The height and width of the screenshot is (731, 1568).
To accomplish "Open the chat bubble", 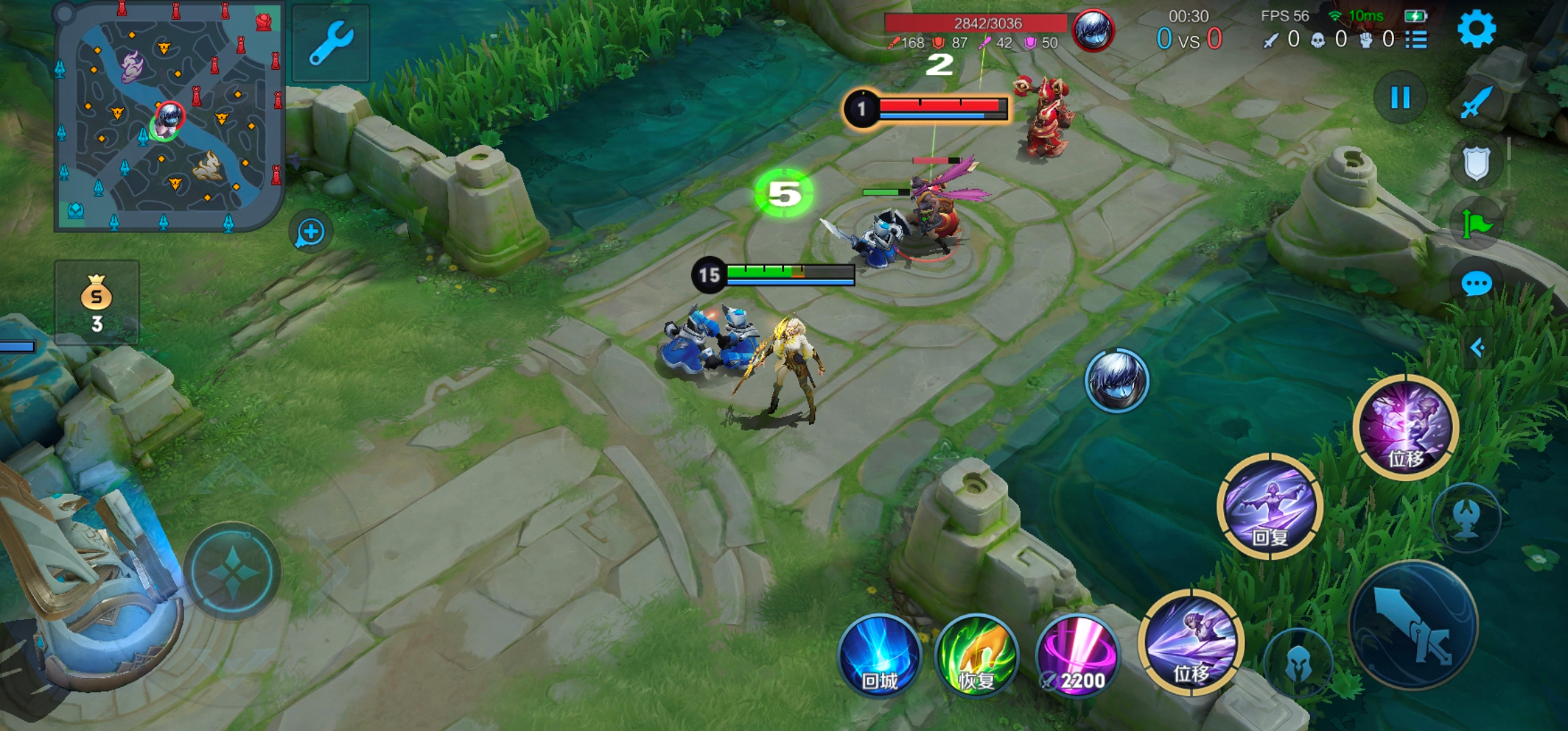I will click(1477, 284).
